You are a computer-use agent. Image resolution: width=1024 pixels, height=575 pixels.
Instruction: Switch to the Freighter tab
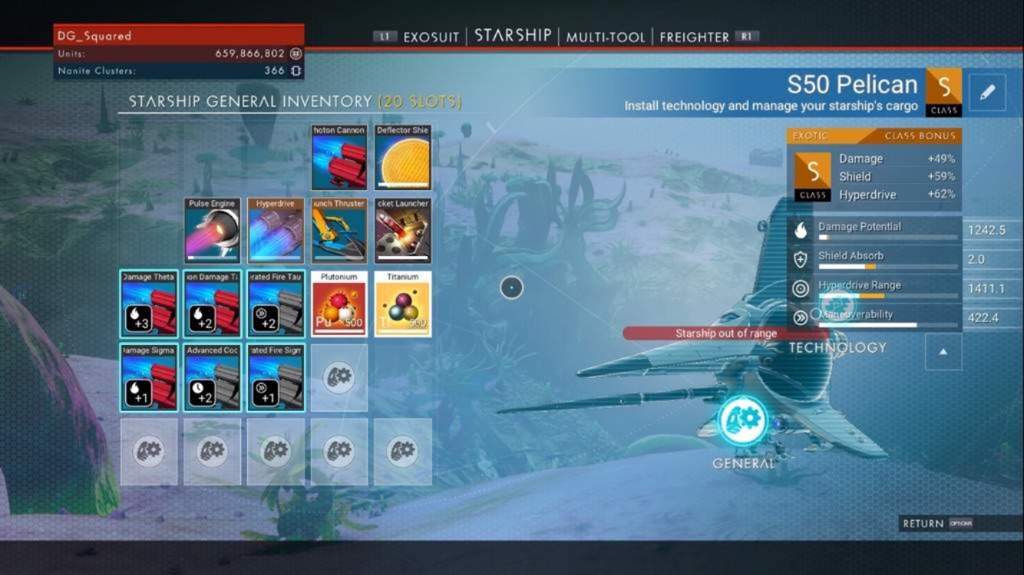(694, 37)
